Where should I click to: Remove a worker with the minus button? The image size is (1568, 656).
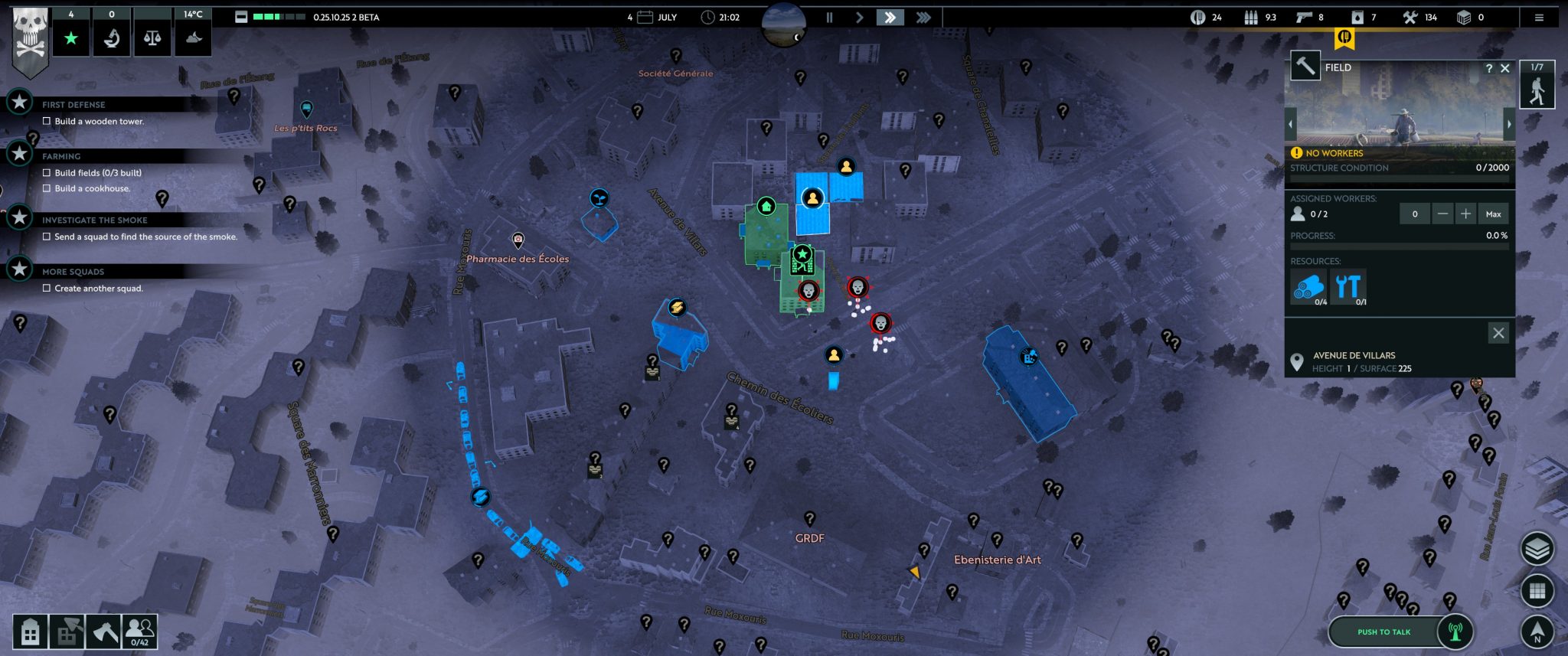pyautogui.click(x=1442, y=214)
